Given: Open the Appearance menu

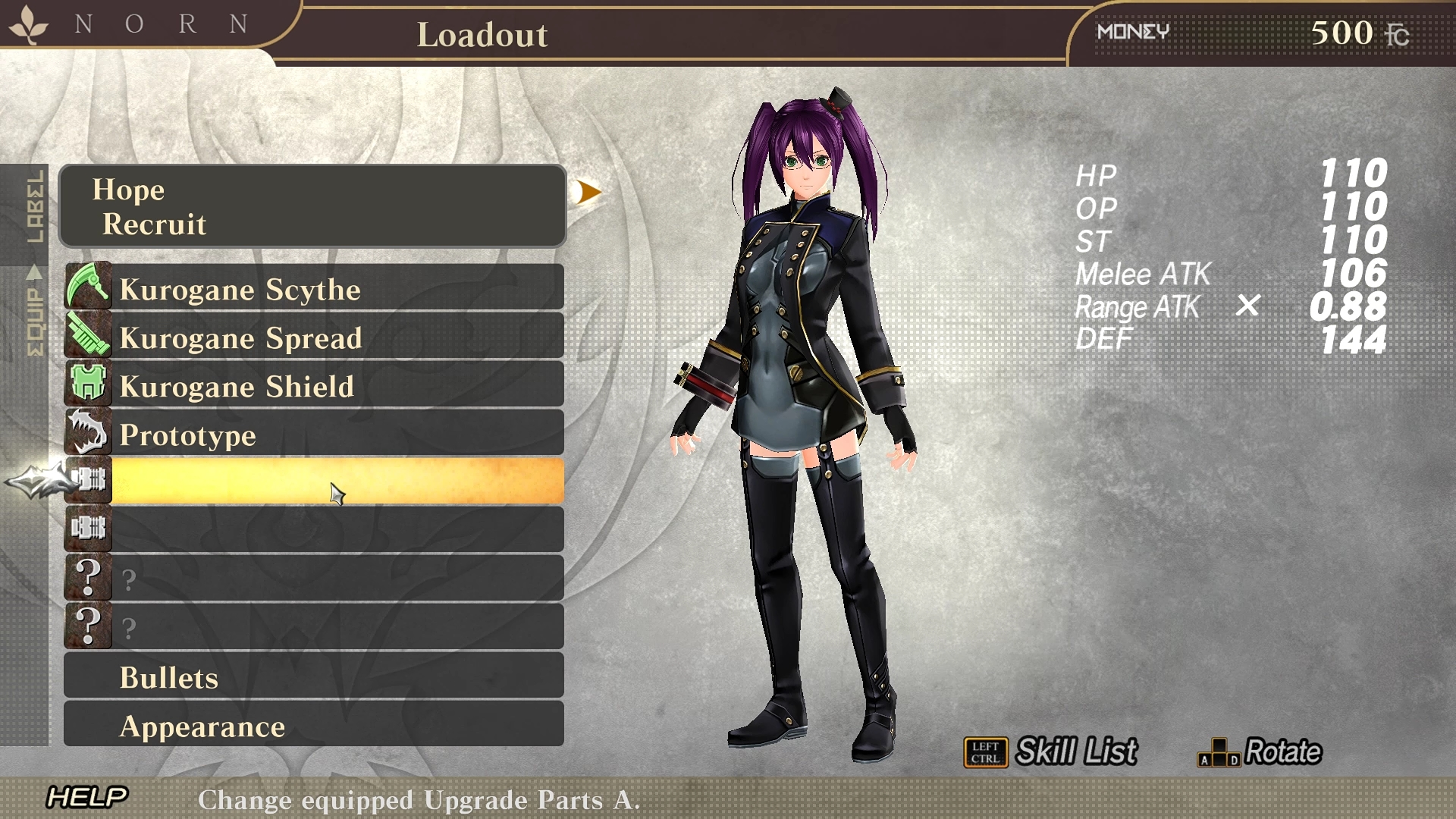Looking at the screenshot, I should [314, 725].
